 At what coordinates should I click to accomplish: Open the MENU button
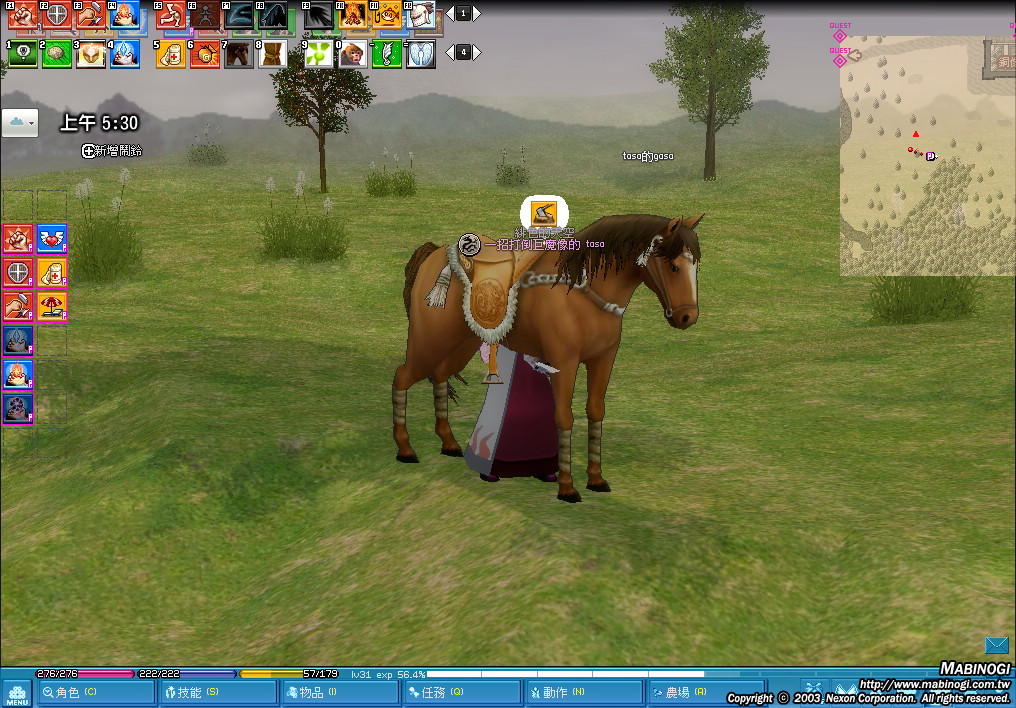[x=16, y=692]
